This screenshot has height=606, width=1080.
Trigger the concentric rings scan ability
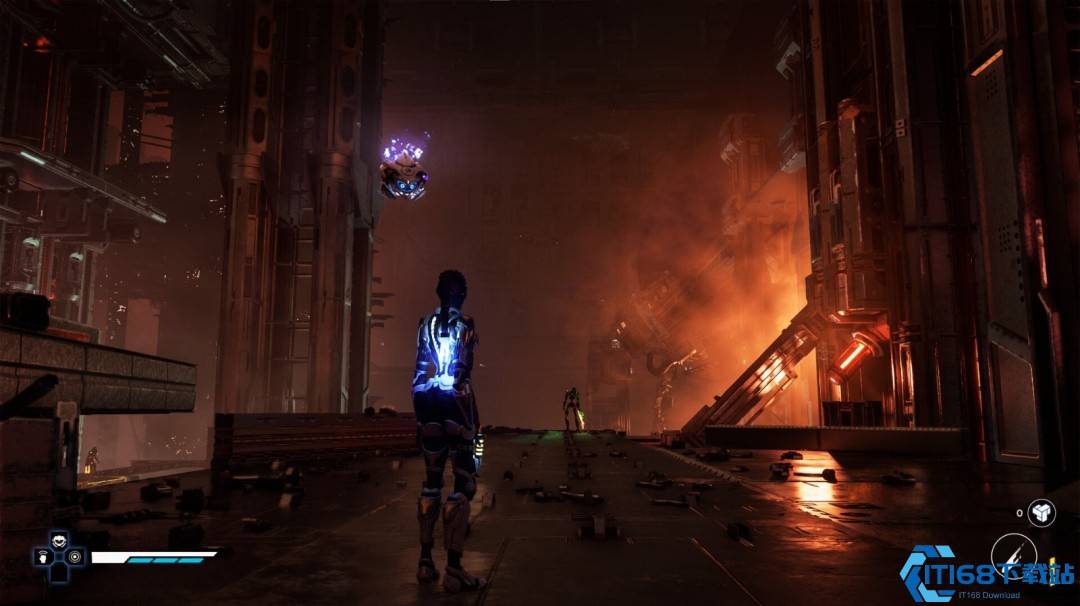[75, 556]
